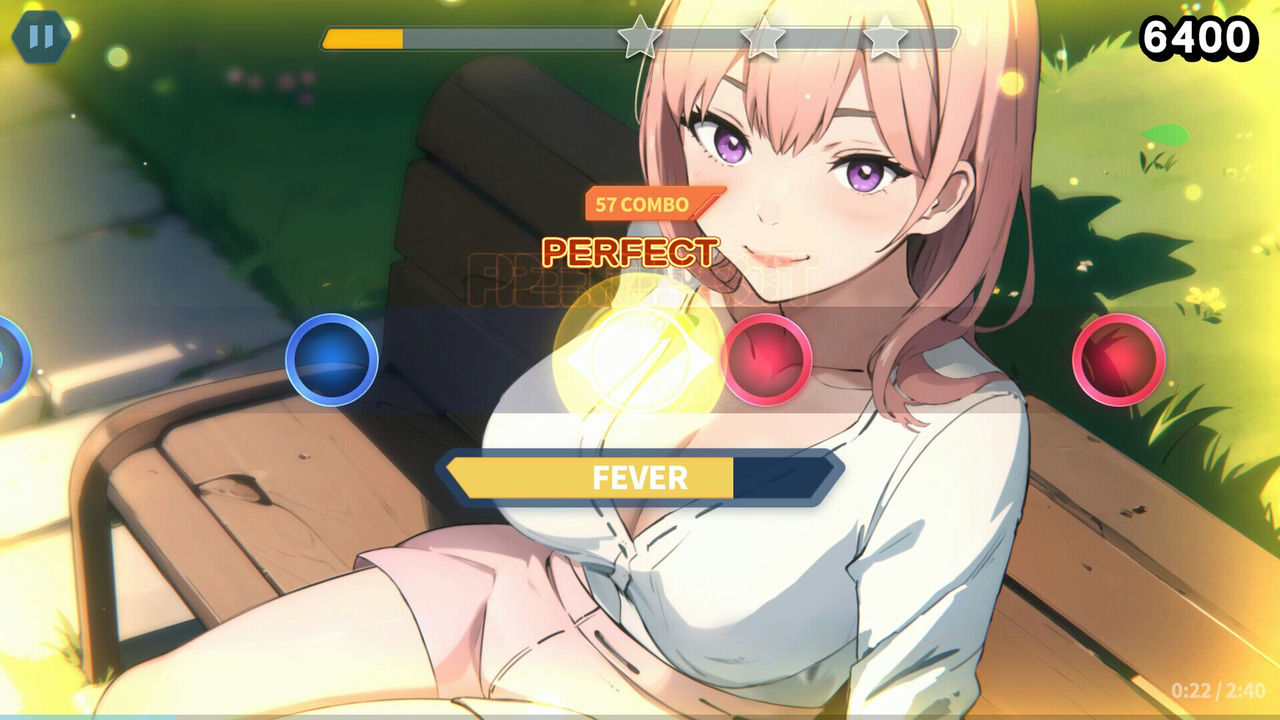Image resolution: width=1280 pixels, height=720 pixels.
Task: Click the first star above the progress bar
Action: tap(640, 37)
